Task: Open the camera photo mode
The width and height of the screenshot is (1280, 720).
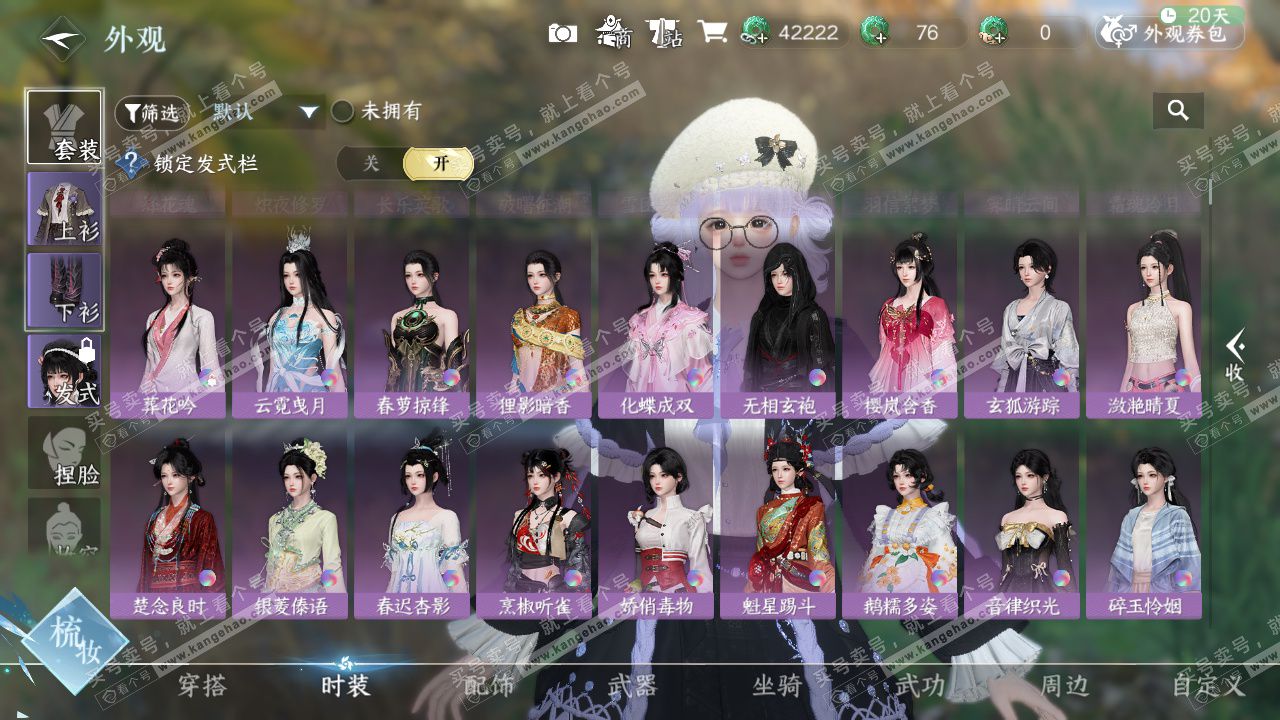Action: 563,33
